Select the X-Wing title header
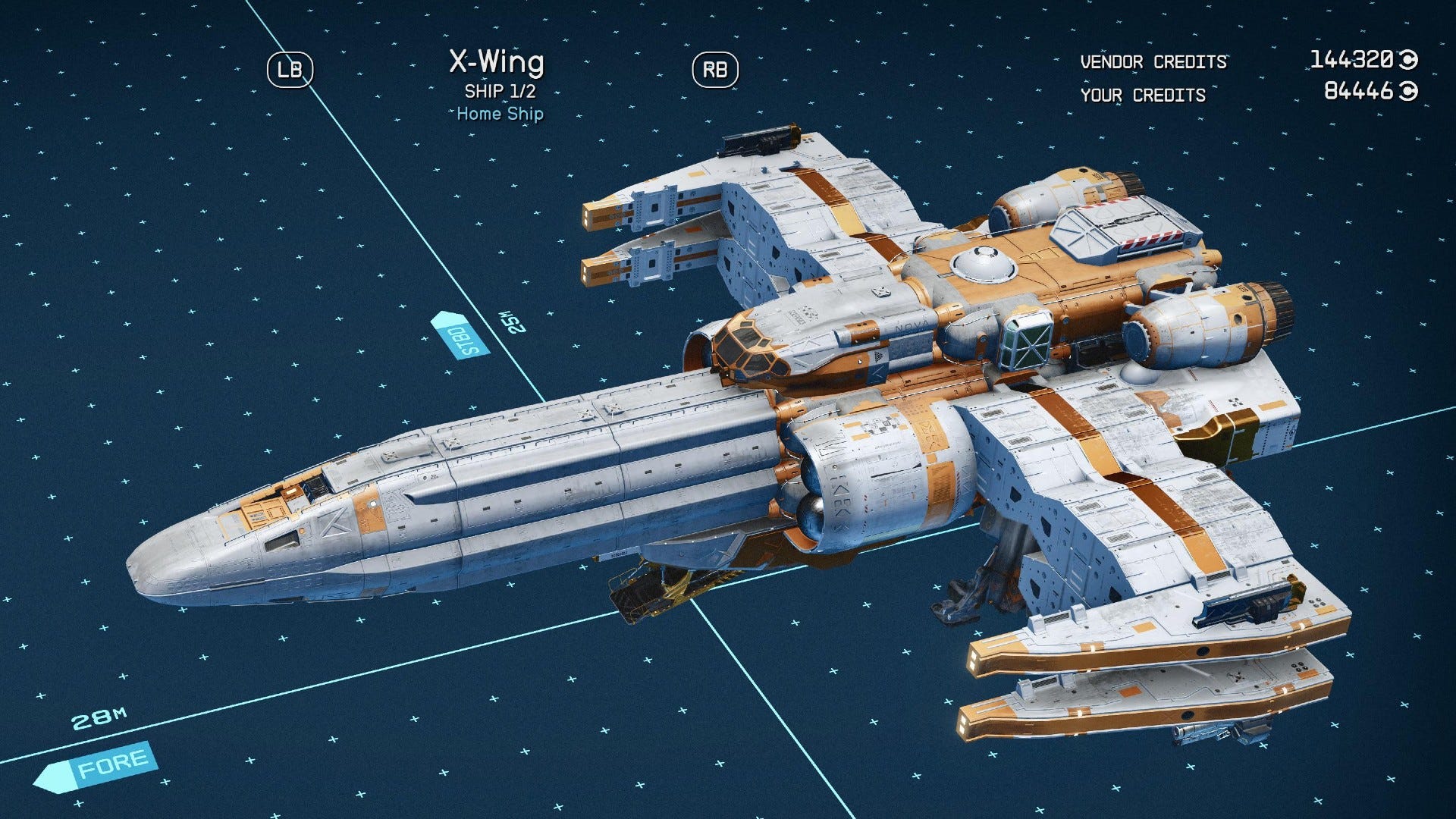The height and width of the screenshot is (819, 1456). 497,64
